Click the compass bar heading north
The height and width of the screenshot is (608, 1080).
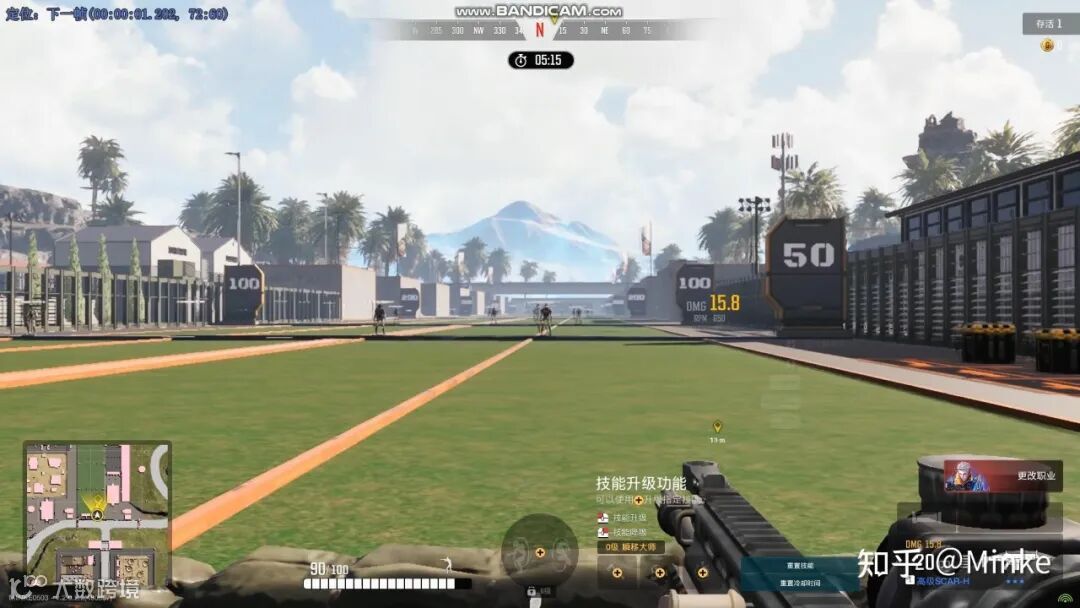(x=540, y=30)
